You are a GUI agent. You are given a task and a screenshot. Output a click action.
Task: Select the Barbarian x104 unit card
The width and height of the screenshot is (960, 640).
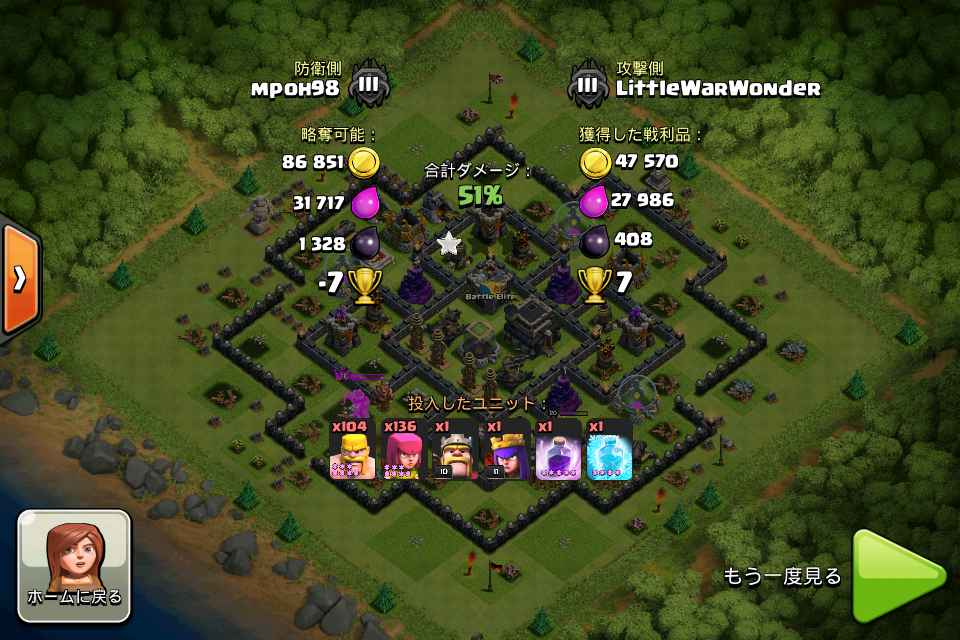[x=352, y=449]
